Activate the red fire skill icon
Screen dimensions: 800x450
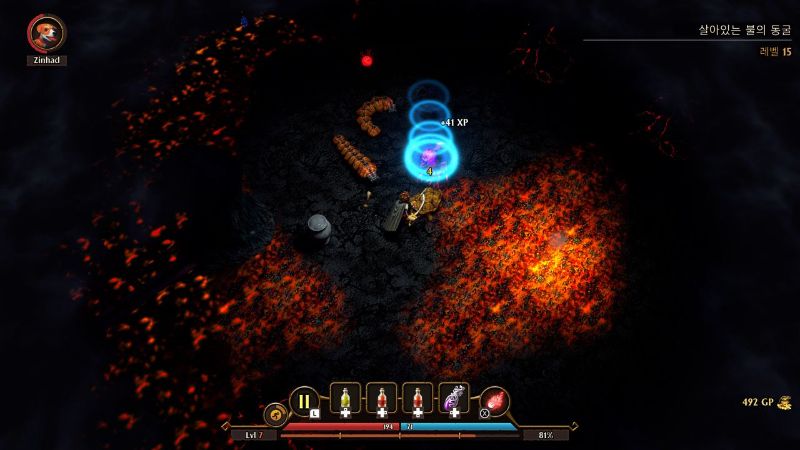click(495, 401)
